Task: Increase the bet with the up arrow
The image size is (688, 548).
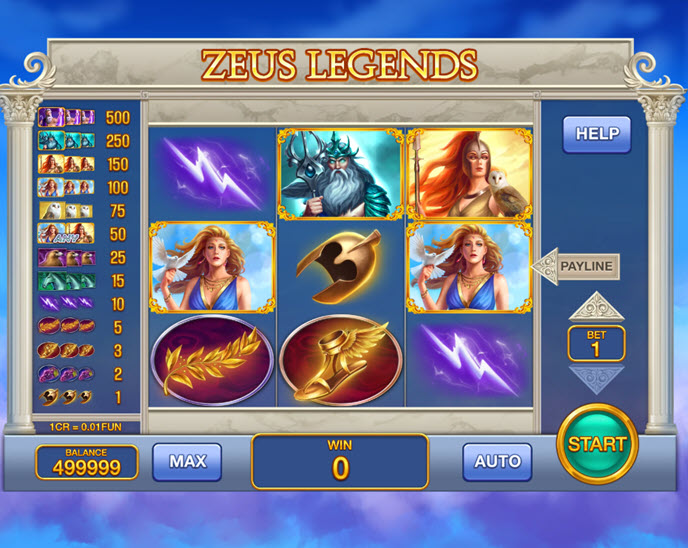Action: coord(596,306)
